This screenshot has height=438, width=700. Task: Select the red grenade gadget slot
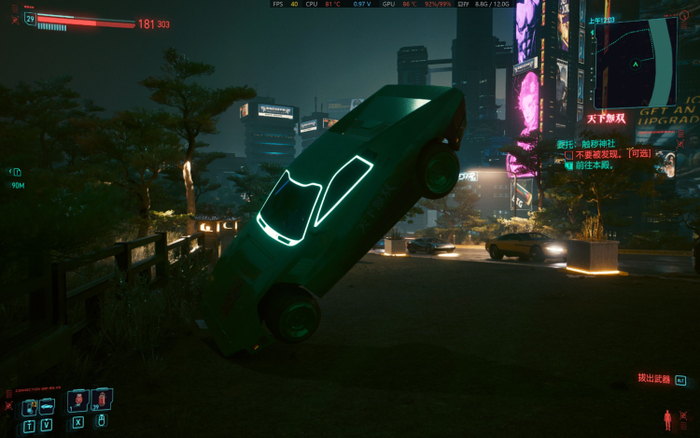coord(102,401)
